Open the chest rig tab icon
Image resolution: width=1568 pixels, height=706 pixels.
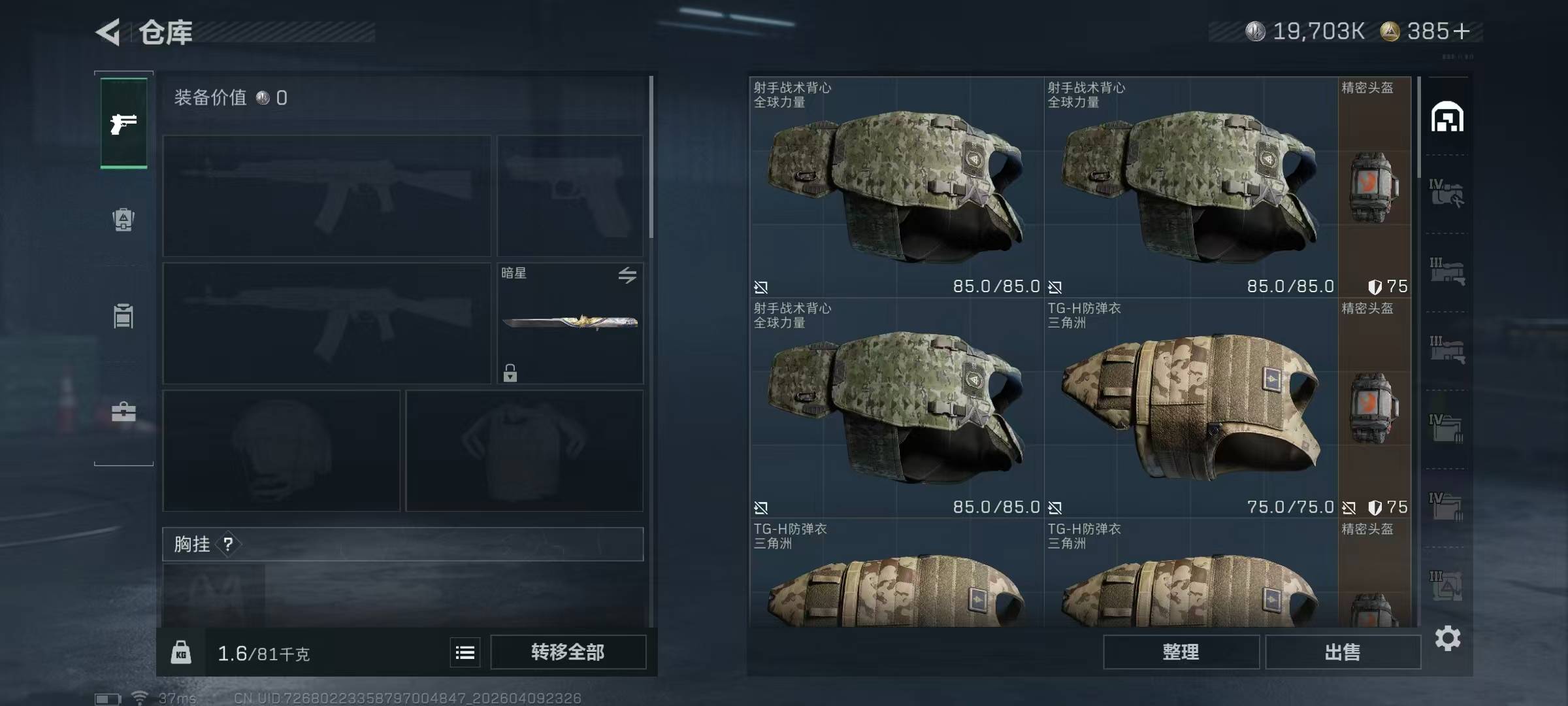[x=123, y=316]
